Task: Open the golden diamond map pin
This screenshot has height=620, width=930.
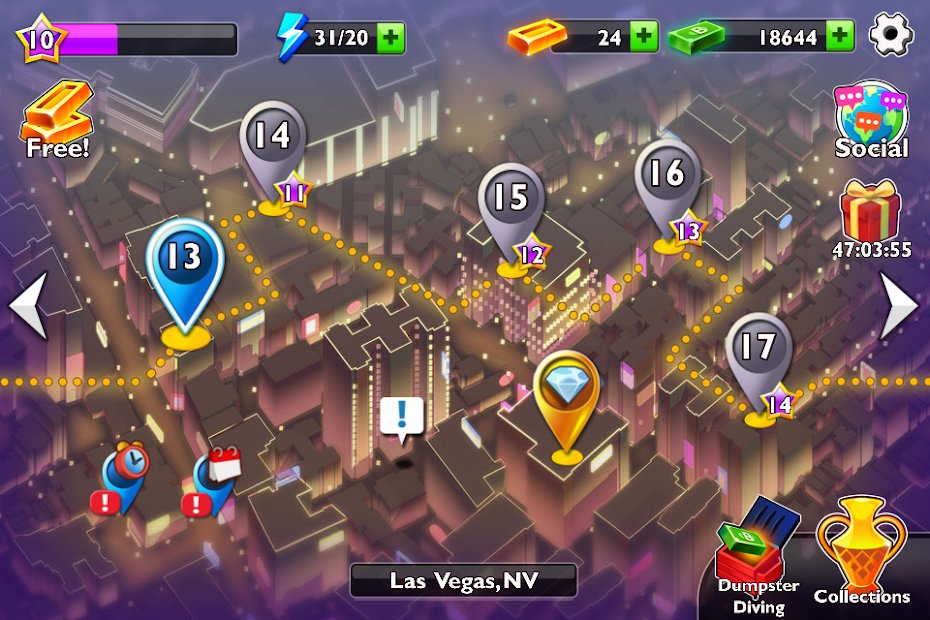Action: pos(567,397)
